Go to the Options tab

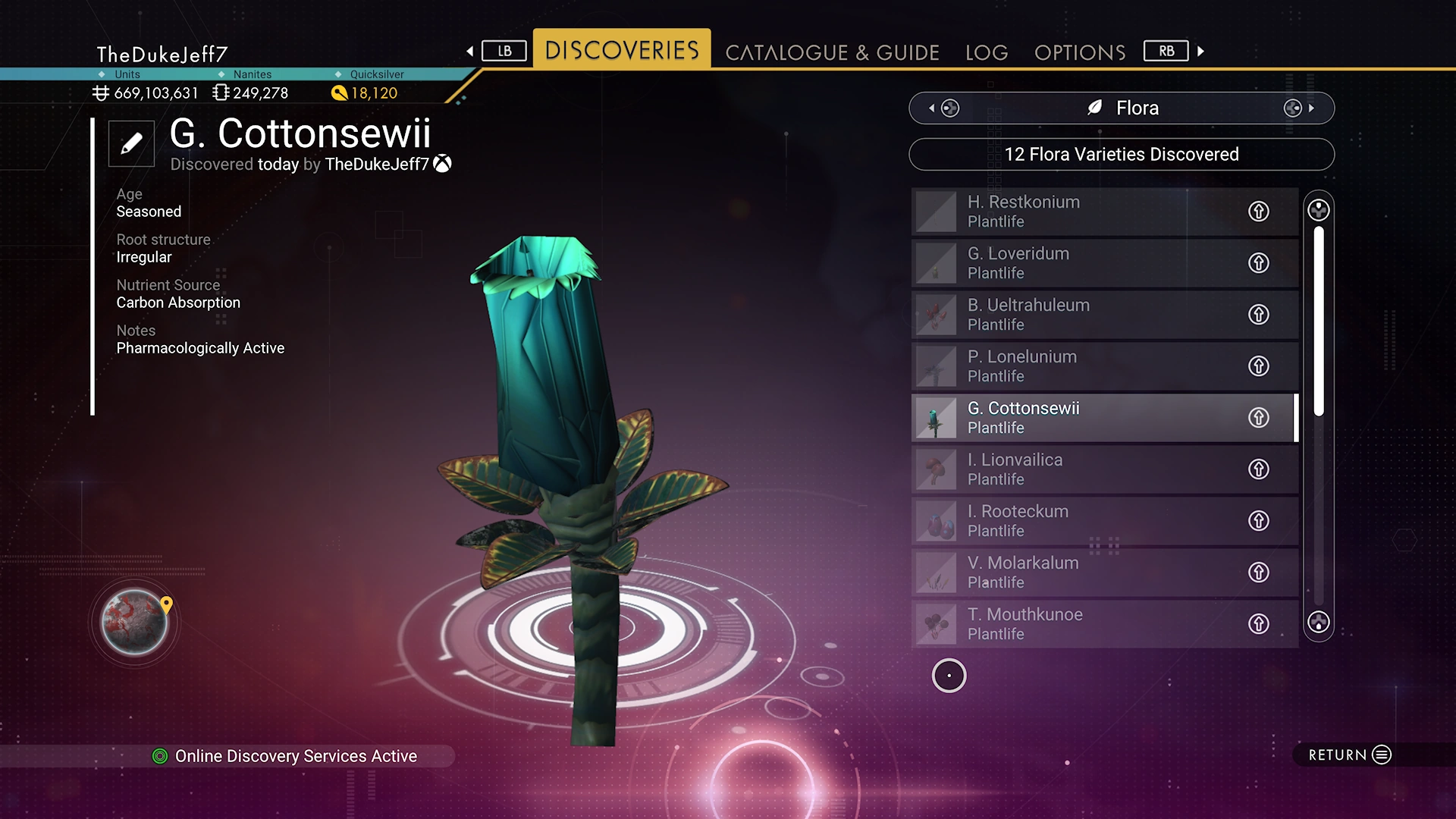pos(1080,52)
